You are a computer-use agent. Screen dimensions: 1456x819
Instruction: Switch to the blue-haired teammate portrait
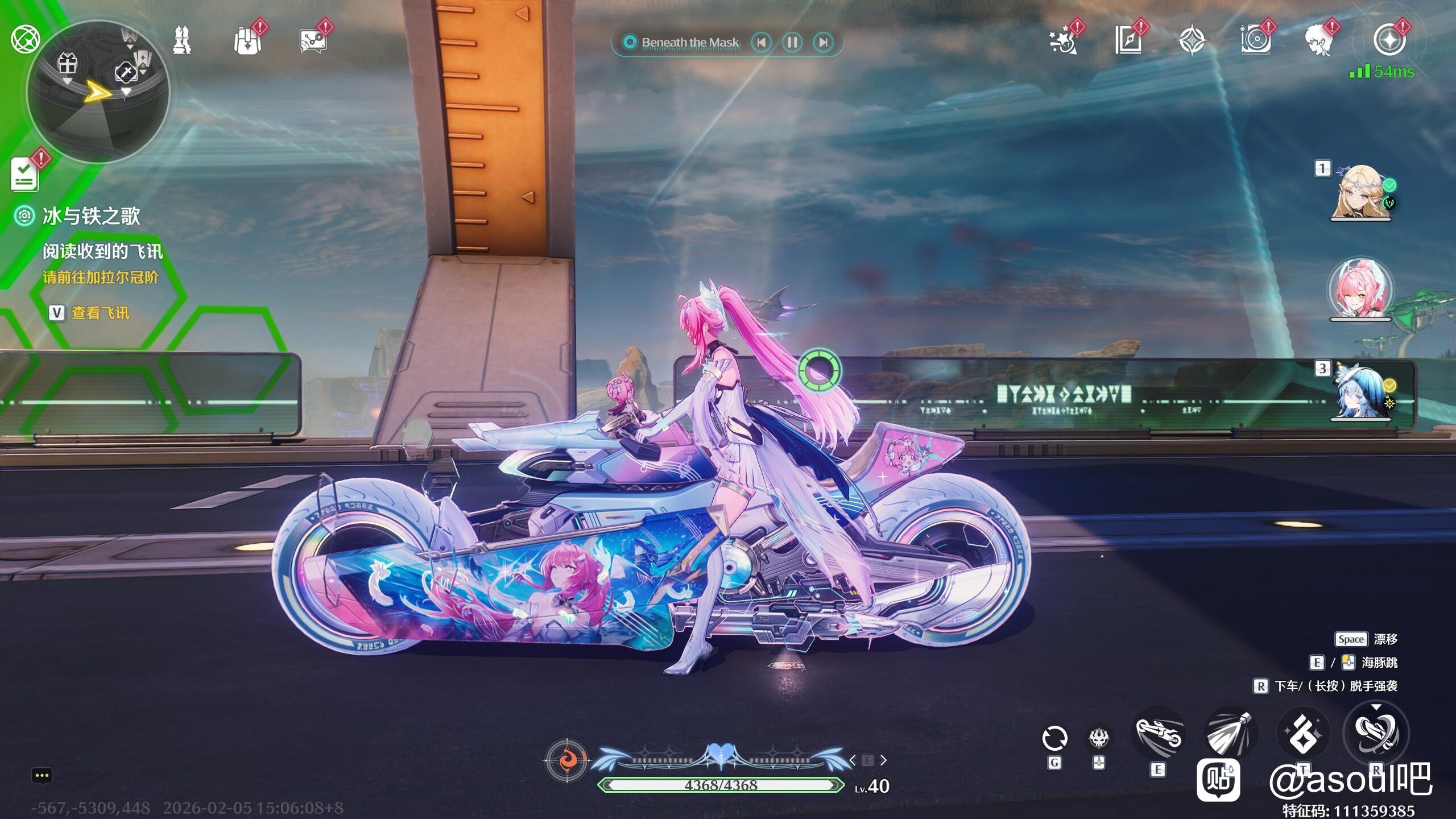(x=1360, y=392)
